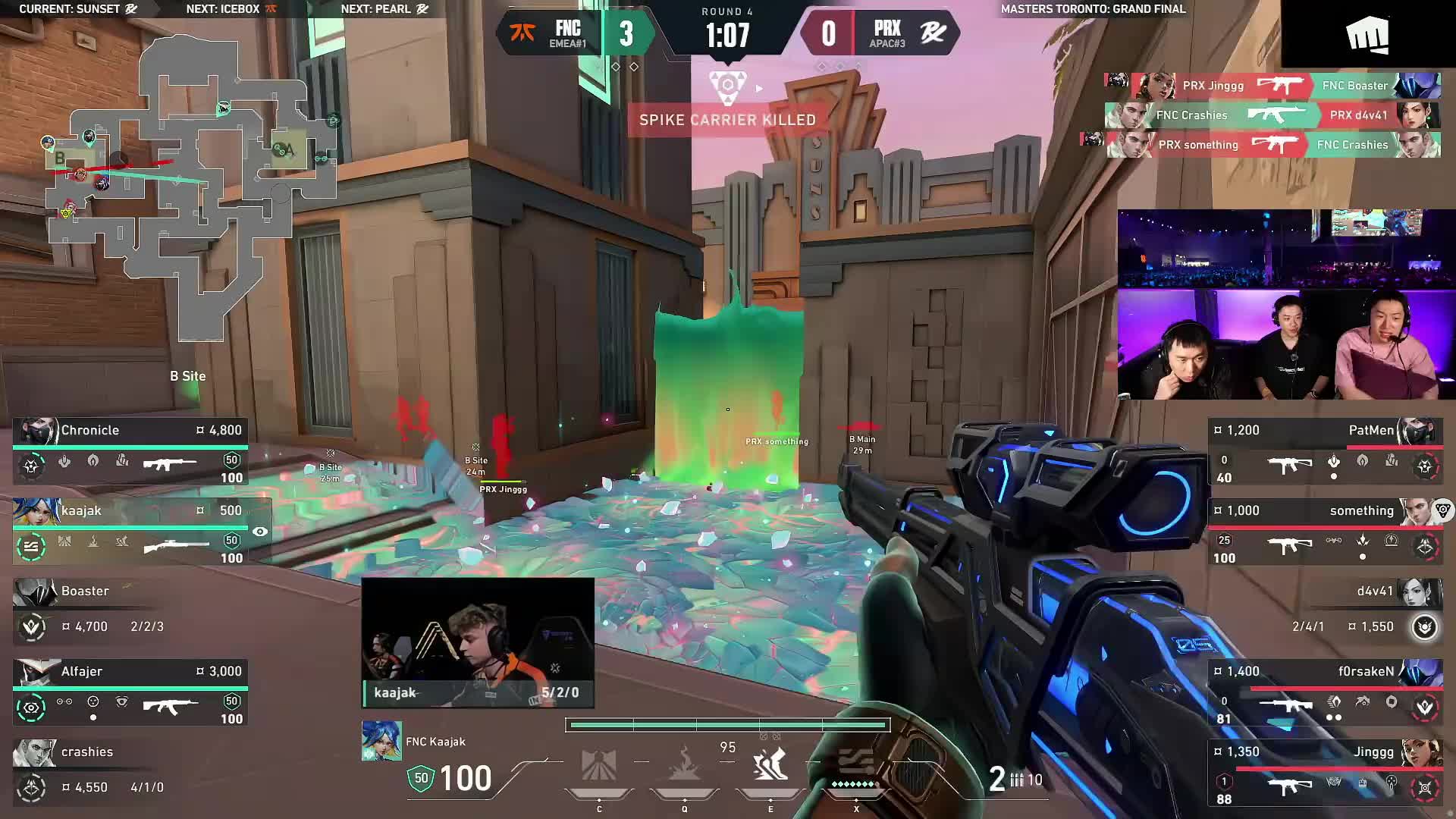This screenshot has width=1456, height=819.
Task: Activate the Q ability icon
Action: point(684,766)
